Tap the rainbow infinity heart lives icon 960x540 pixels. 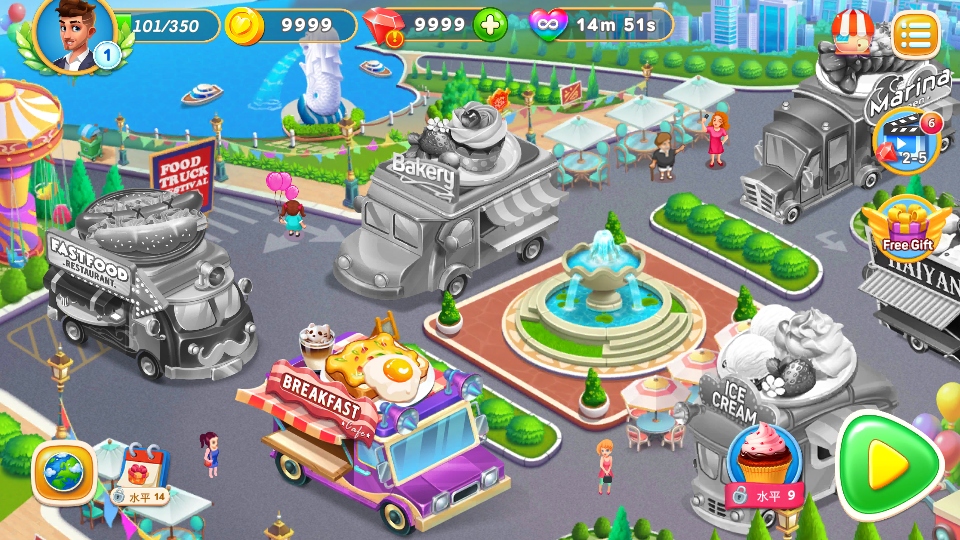(x=547, y=25)
